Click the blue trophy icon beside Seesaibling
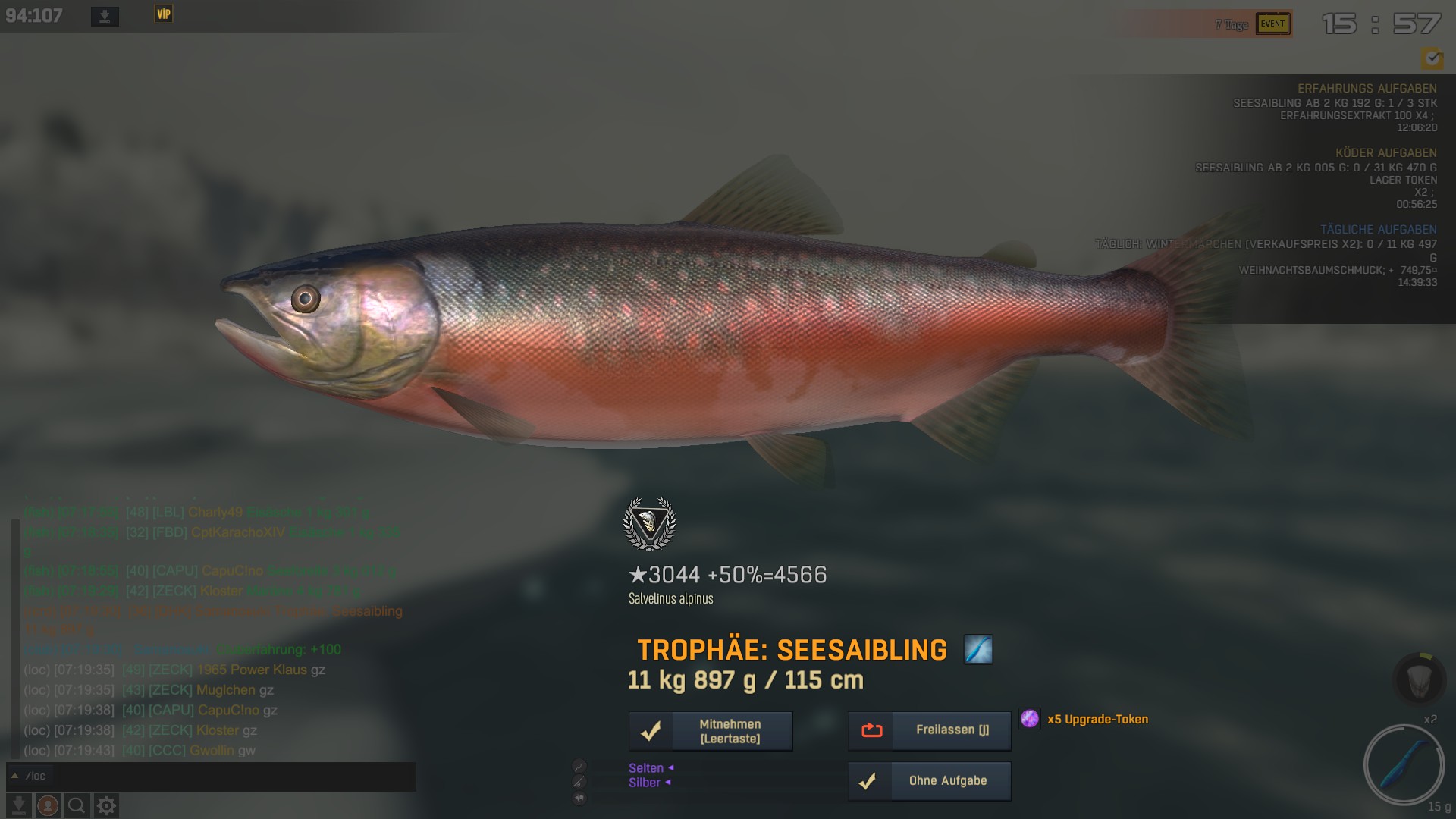The height and width of the screenshot is (819, 1456). (x=978, y=650)
